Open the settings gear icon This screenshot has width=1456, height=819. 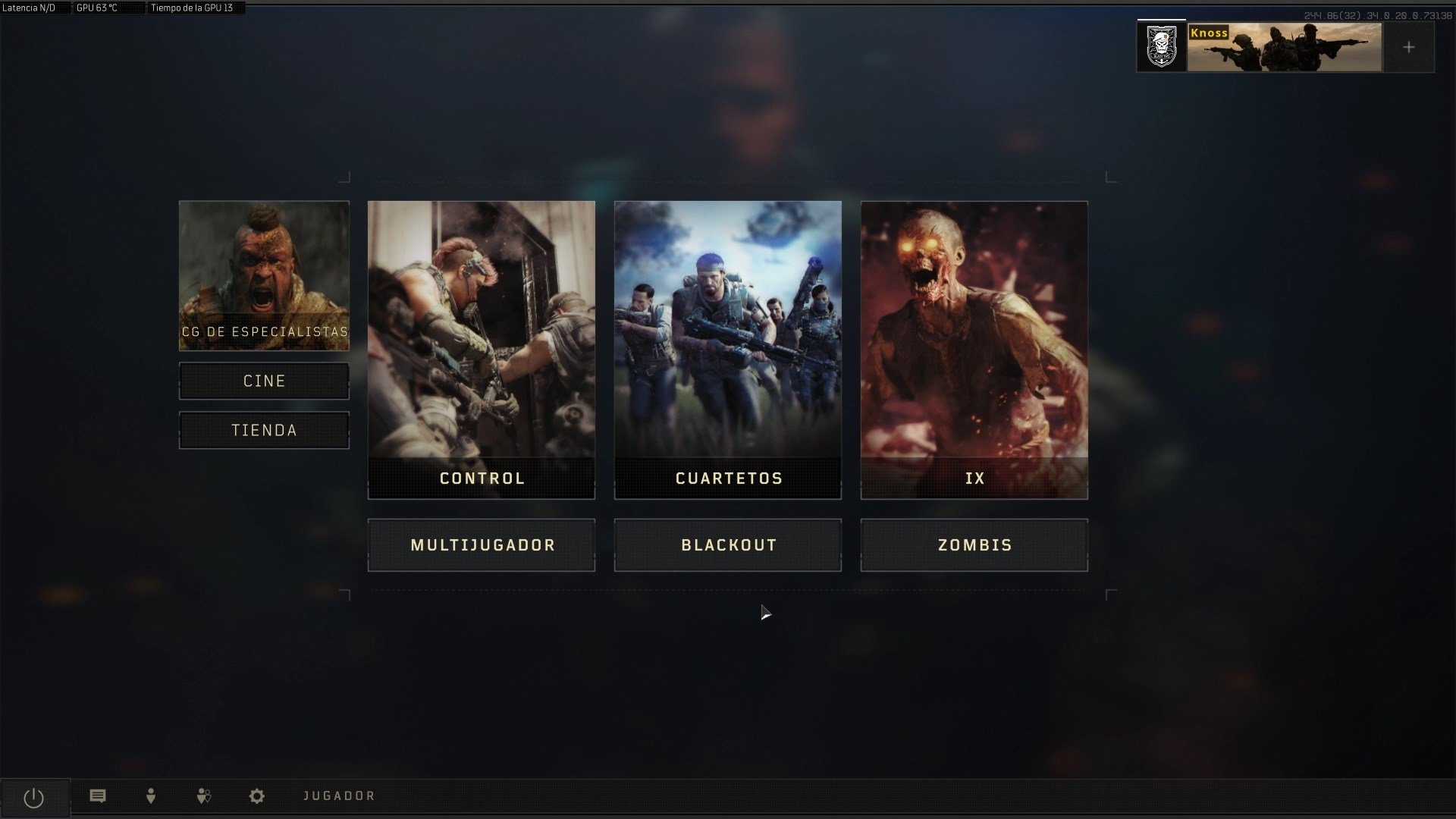tap(256, 796)
